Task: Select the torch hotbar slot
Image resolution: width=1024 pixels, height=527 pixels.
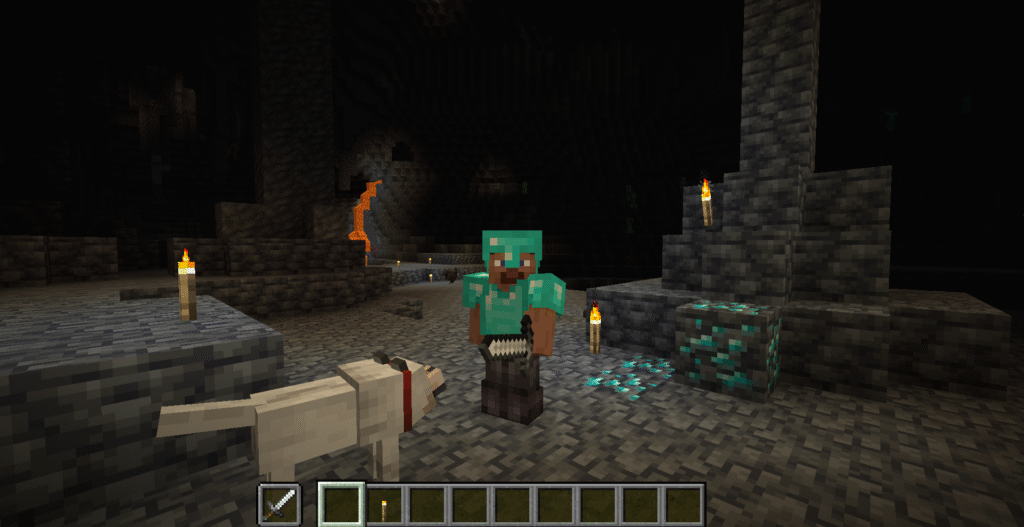Action: tap(382, 504)
